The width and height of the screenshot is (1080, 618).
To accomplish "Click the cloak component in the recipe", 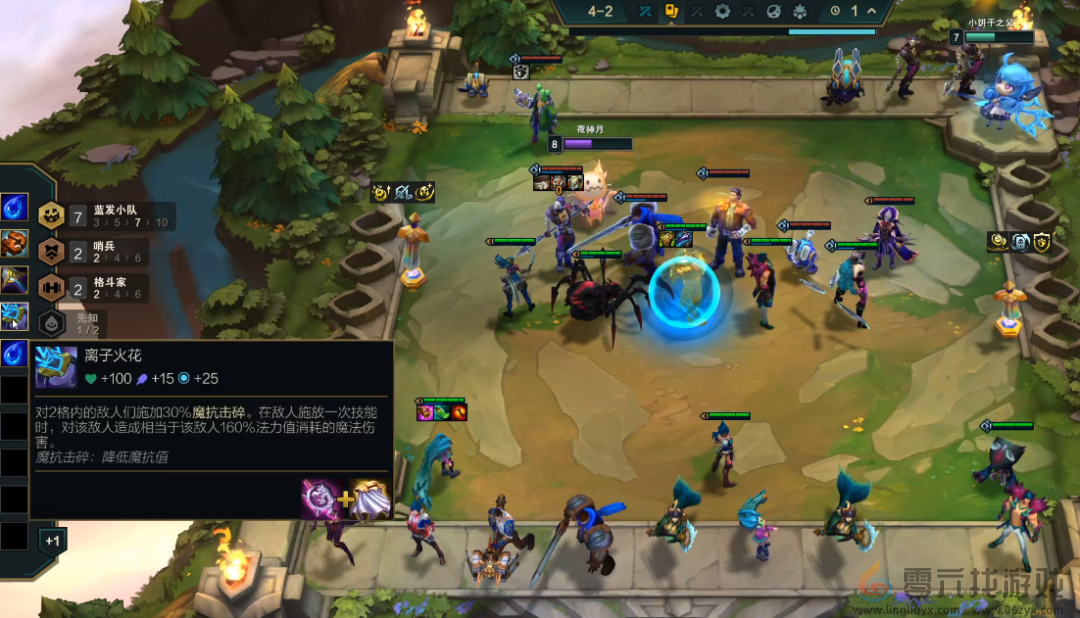I will coord(369,499).
